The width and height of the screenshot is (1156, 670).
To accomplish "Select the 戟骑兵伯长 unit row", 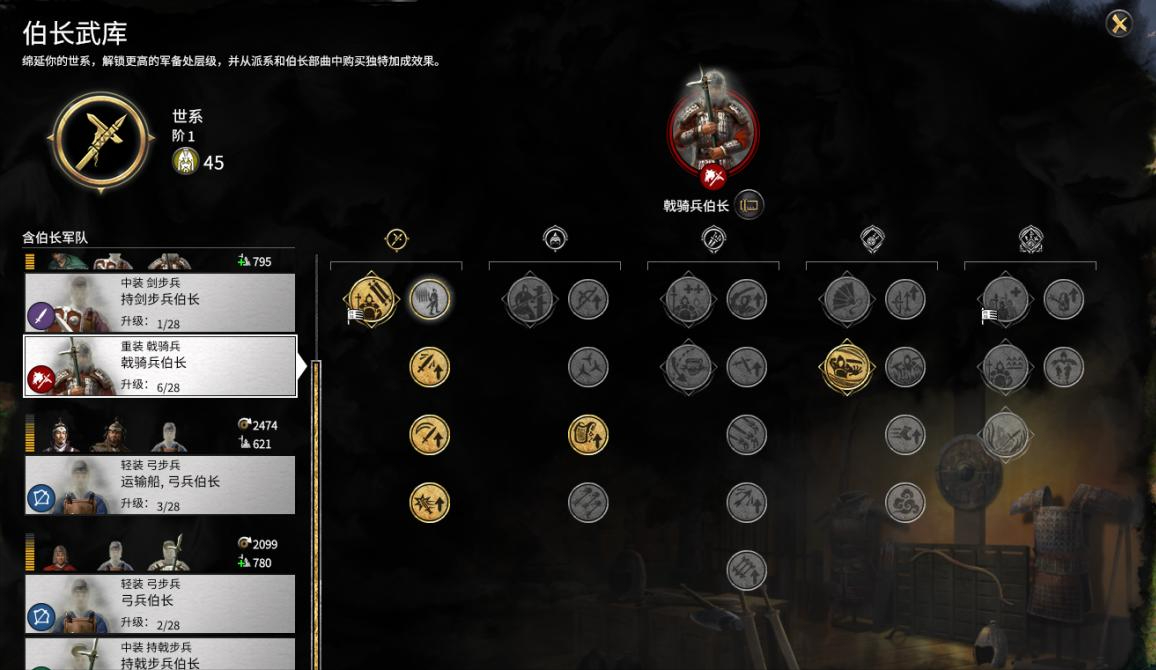I will [x=160, y=365].
